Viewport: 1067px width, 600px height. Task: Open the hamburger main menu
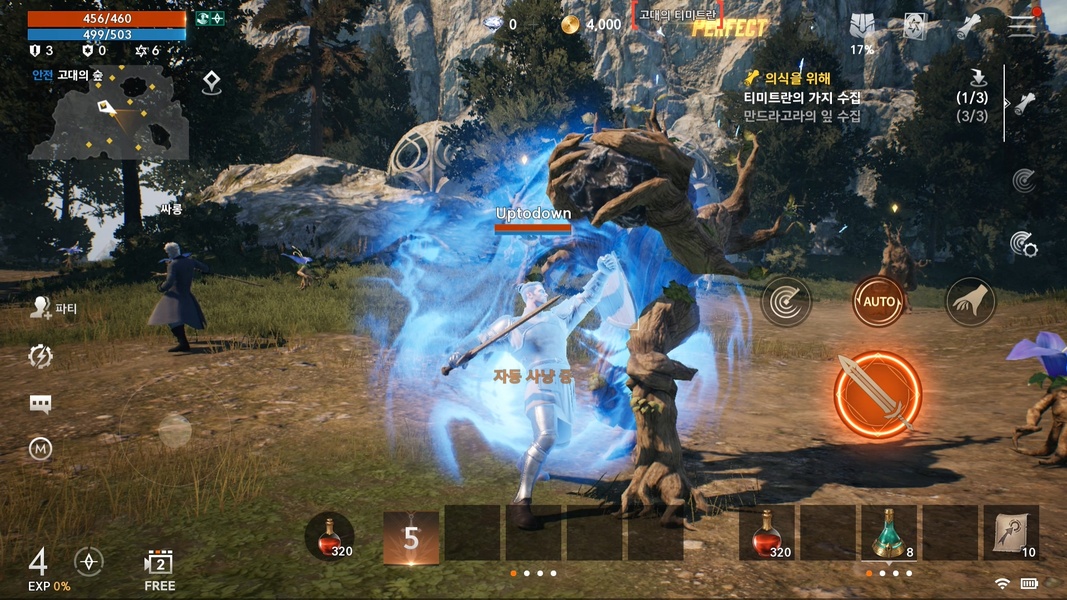[1022, 25]
